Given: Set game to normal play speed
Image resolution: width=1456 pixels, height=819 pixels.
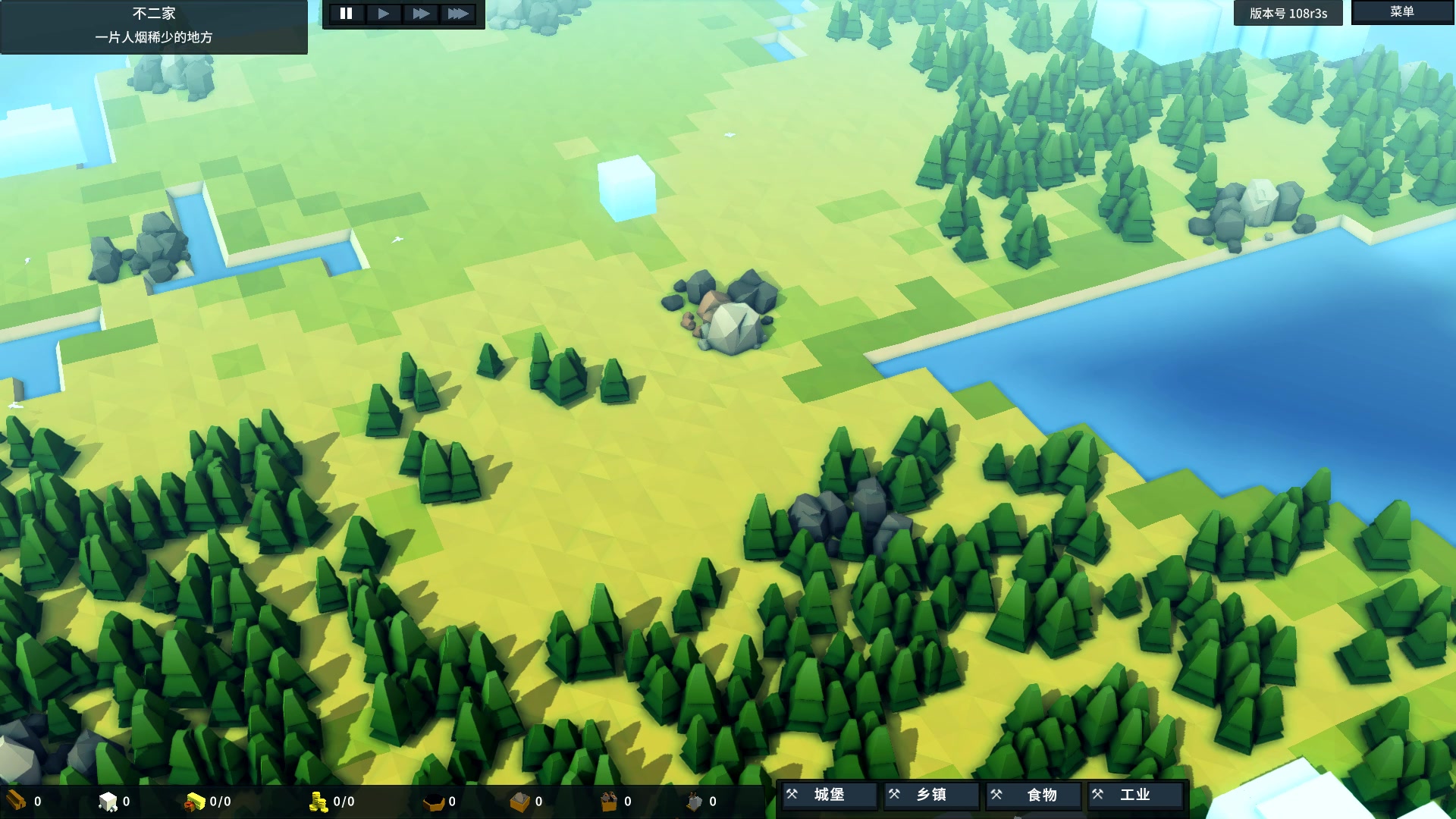Looking at the screenshot, I should pos(384,14).
